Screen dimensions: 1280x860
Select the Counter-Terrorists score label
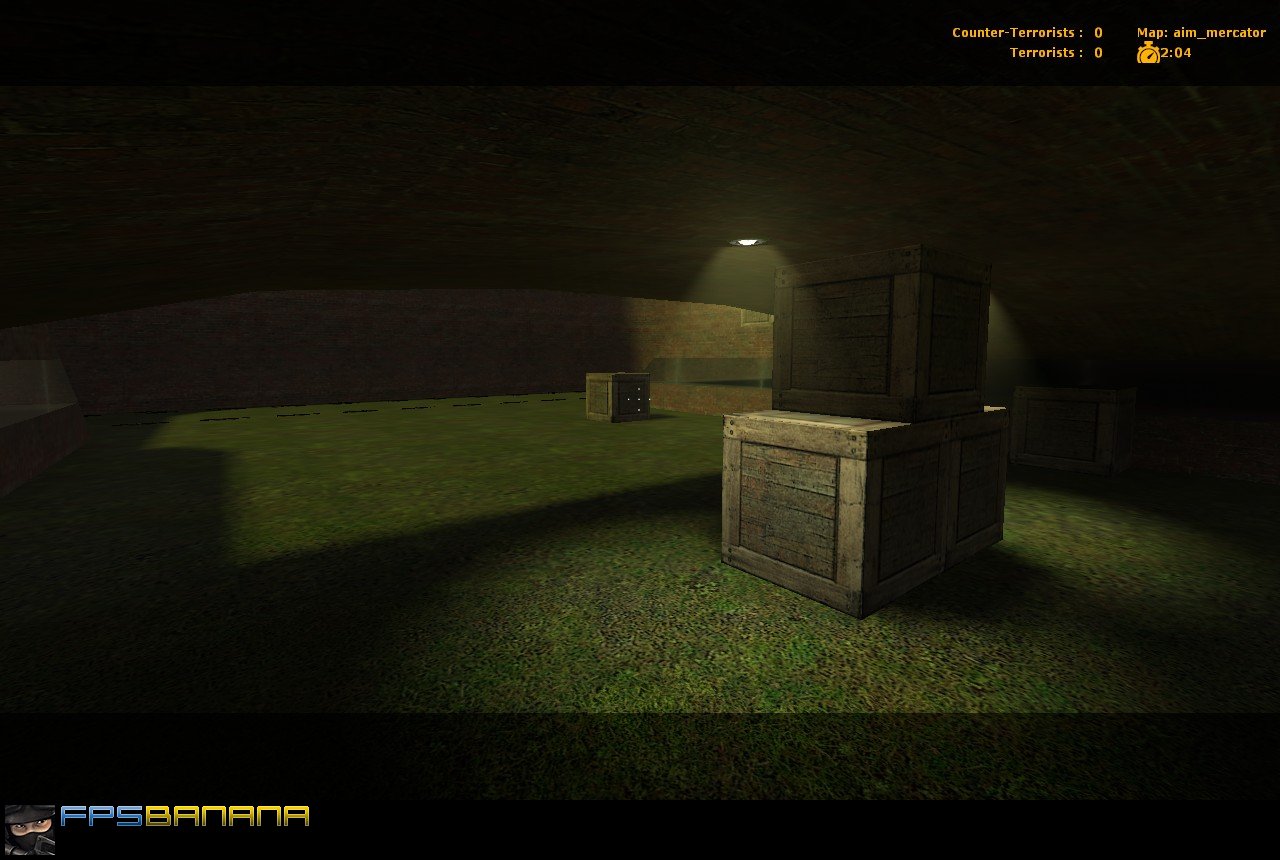(1012, 32)
